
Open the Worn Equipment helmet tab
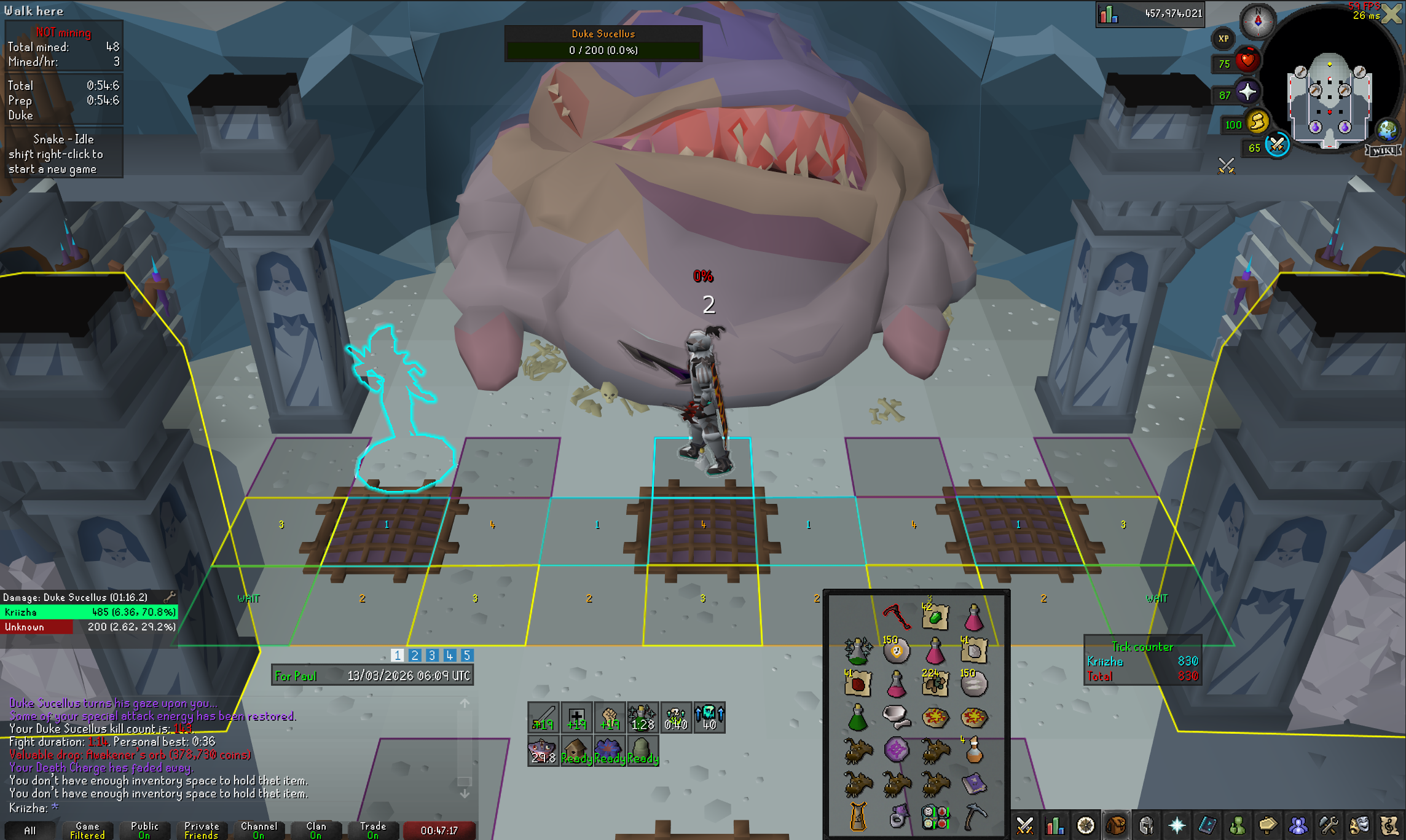point(1146,825)
